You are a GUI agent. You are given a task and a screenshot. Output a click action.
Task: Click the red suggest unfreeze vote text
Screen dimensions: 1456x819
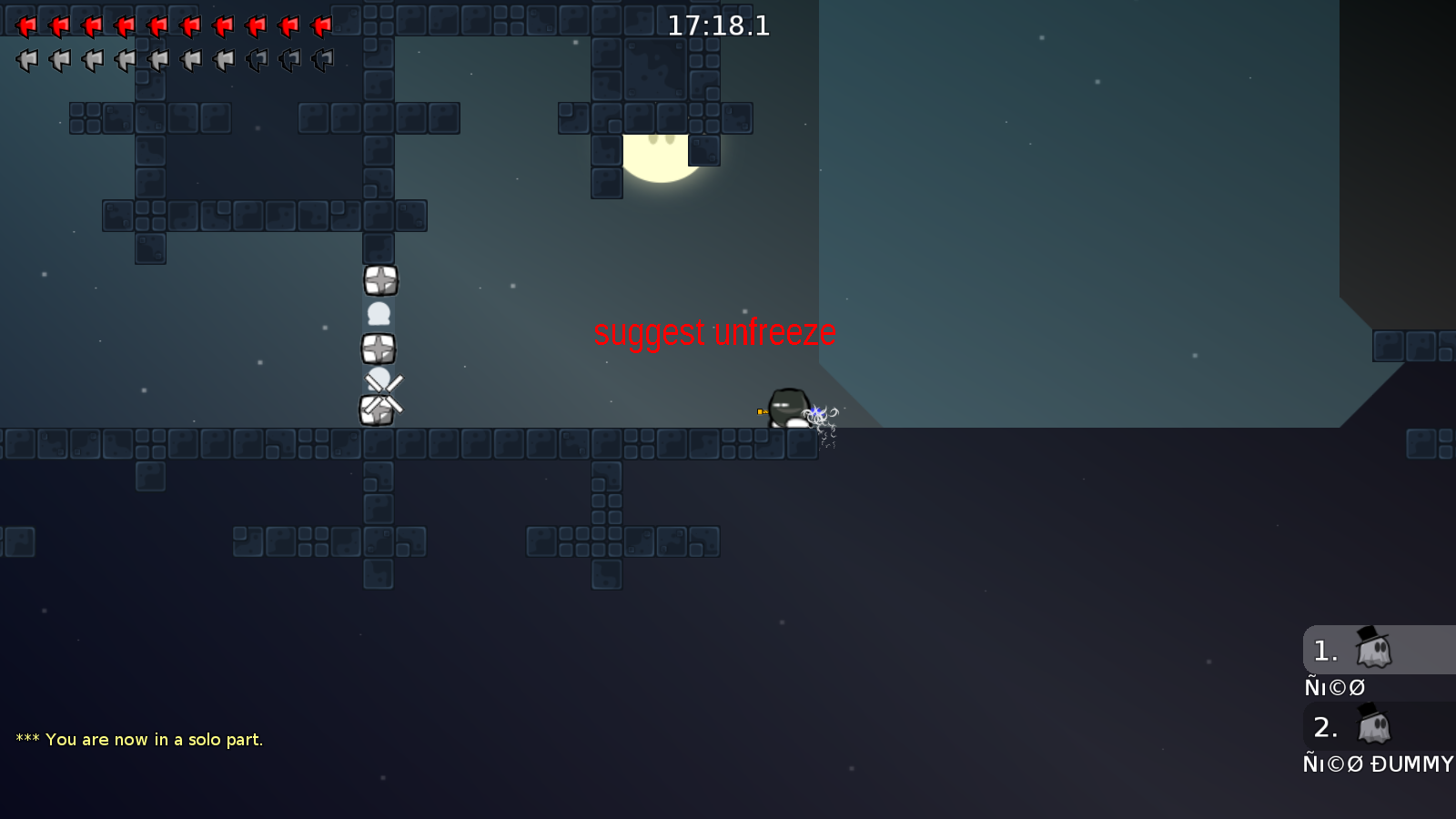(x=715, y=332)
